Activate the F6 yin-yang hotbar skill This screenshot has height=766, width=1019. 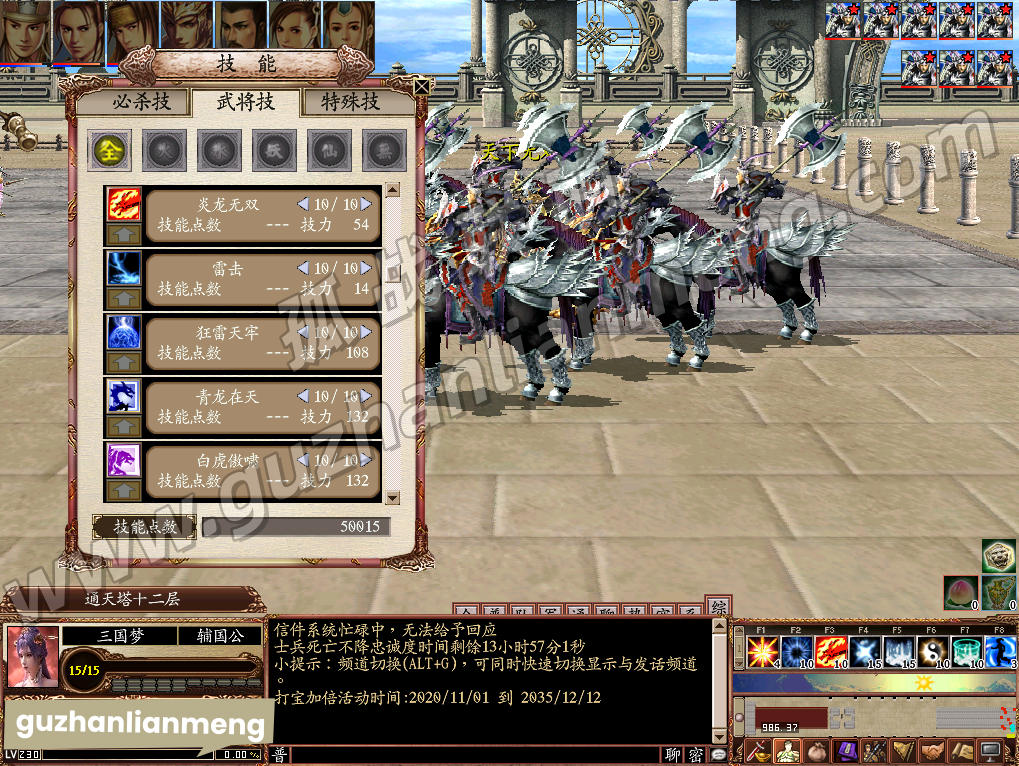point(933,652)
